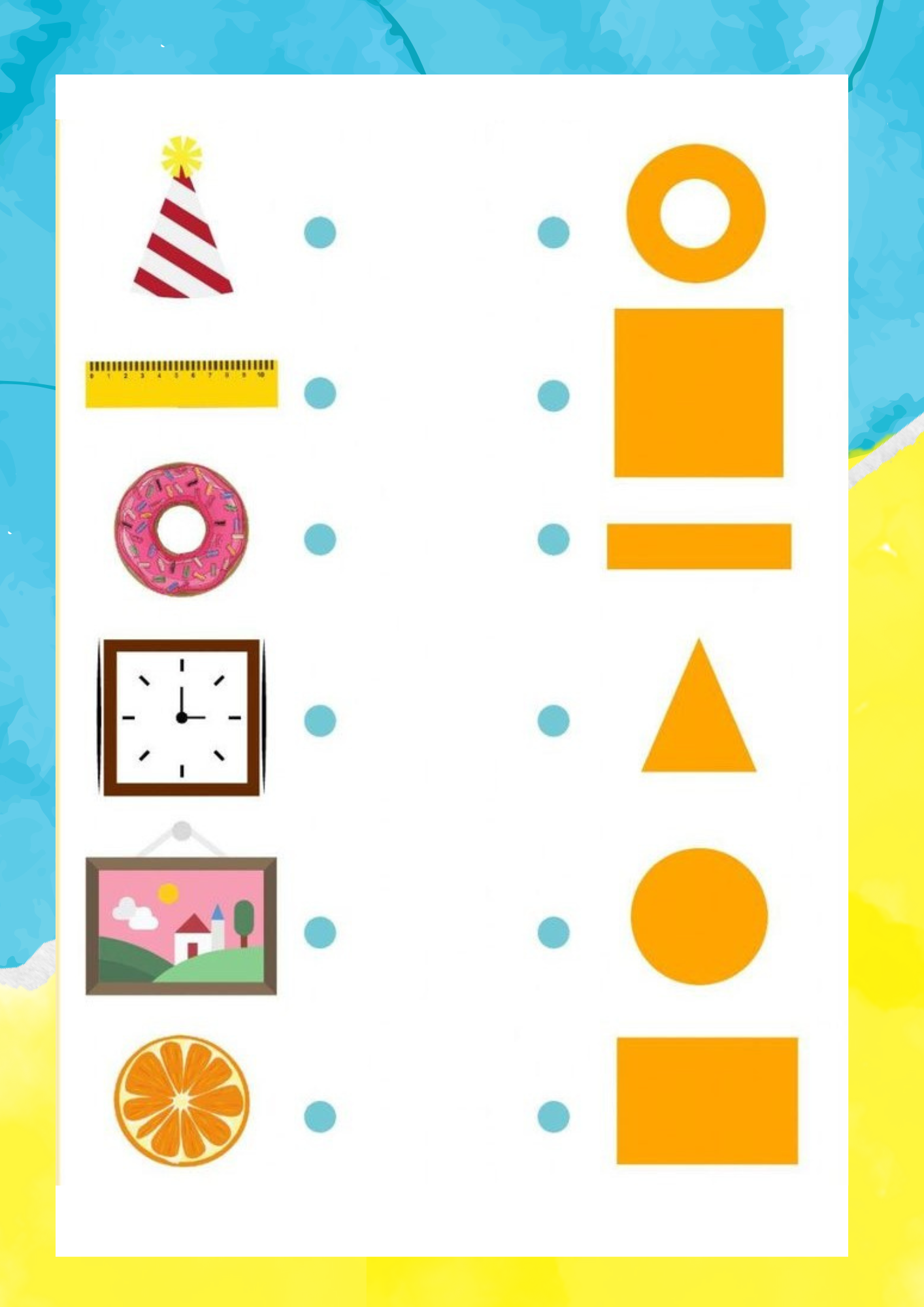
Task: Choose the yellow ruler picture
Action: (x=182, y=384)
